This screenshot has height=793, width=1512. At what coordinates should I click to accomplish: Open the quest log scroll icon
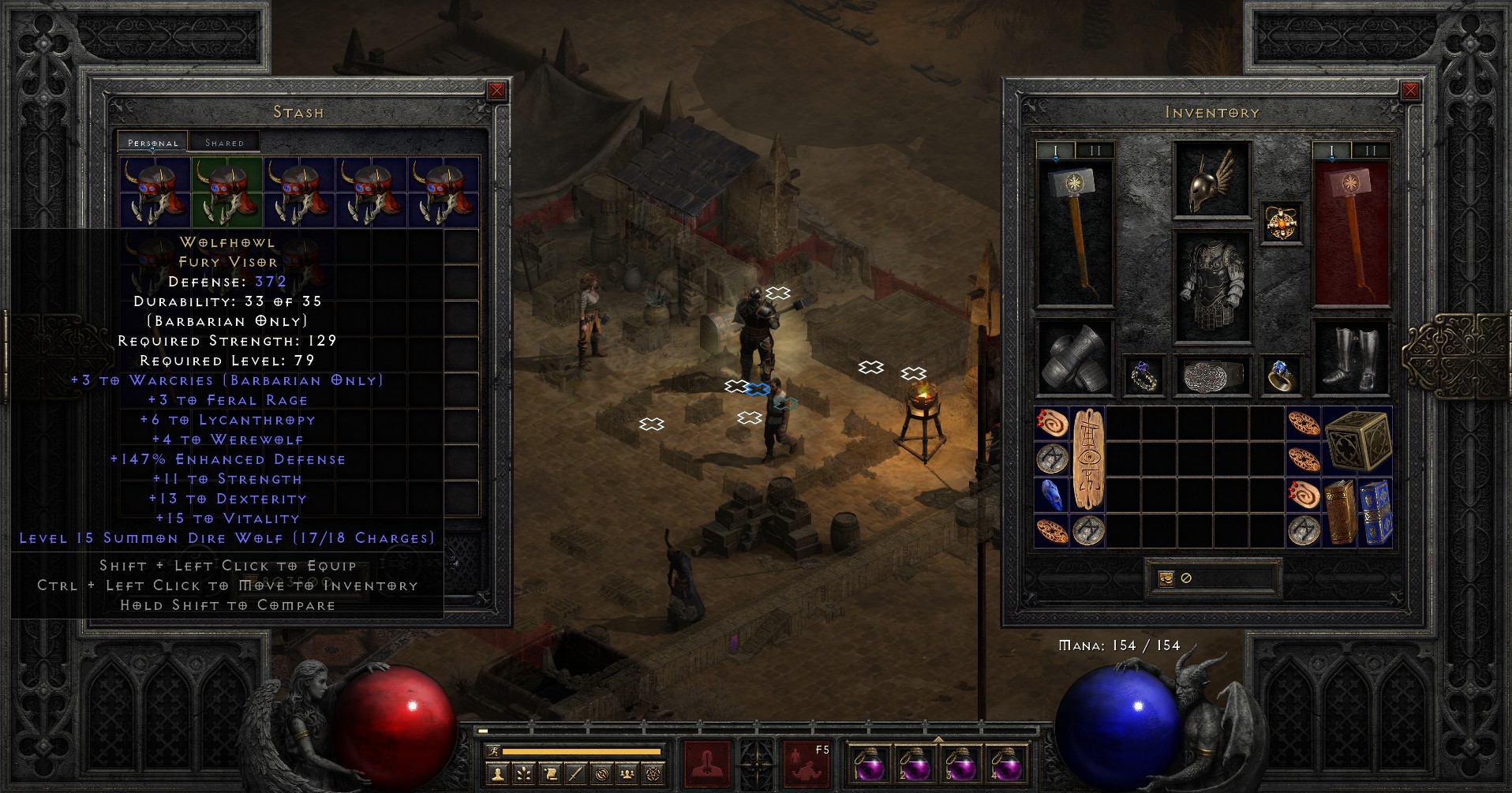coord(549,772)
